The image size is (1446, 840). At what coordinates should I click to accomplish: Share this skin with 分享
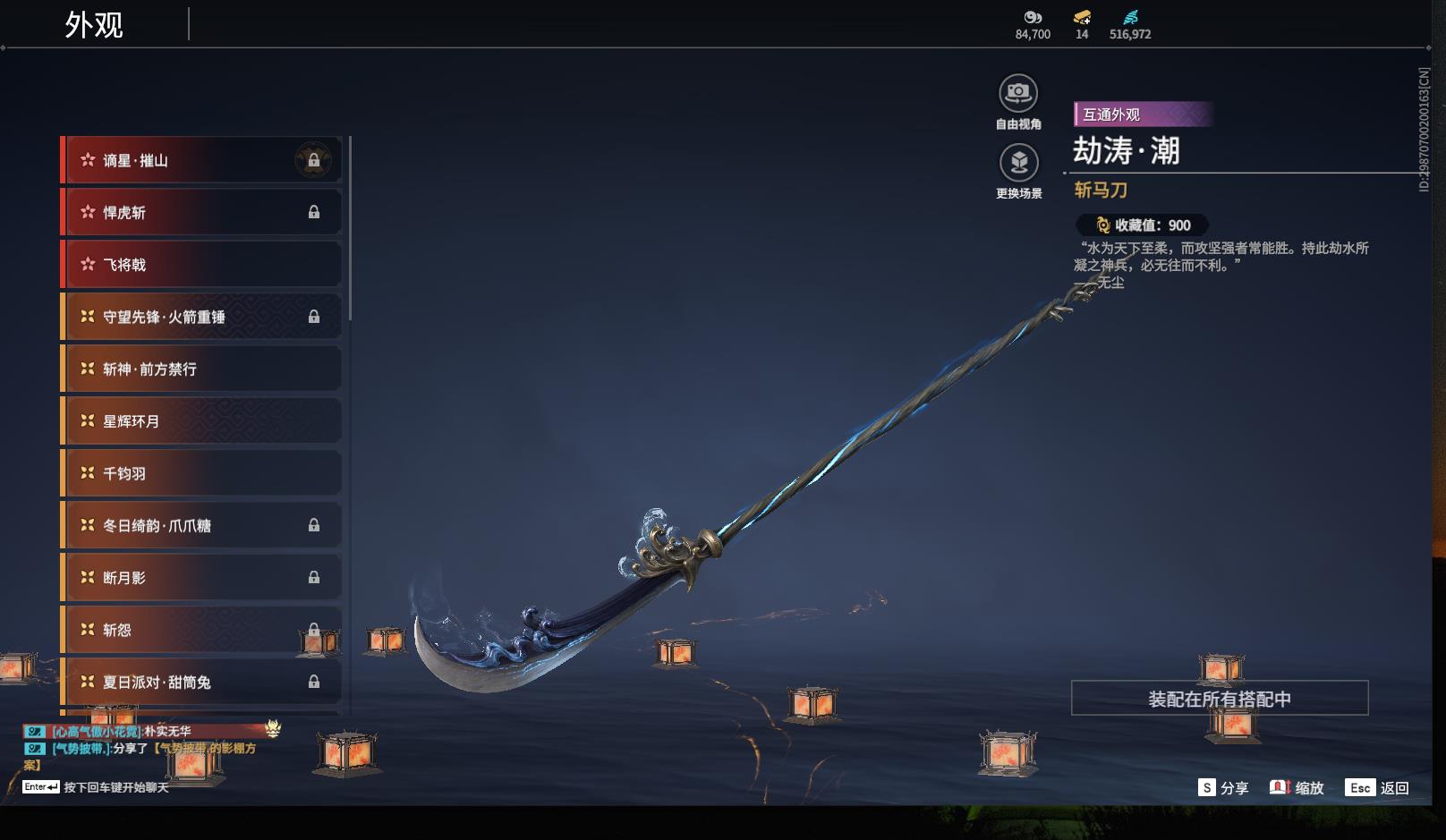(1223, 788)
